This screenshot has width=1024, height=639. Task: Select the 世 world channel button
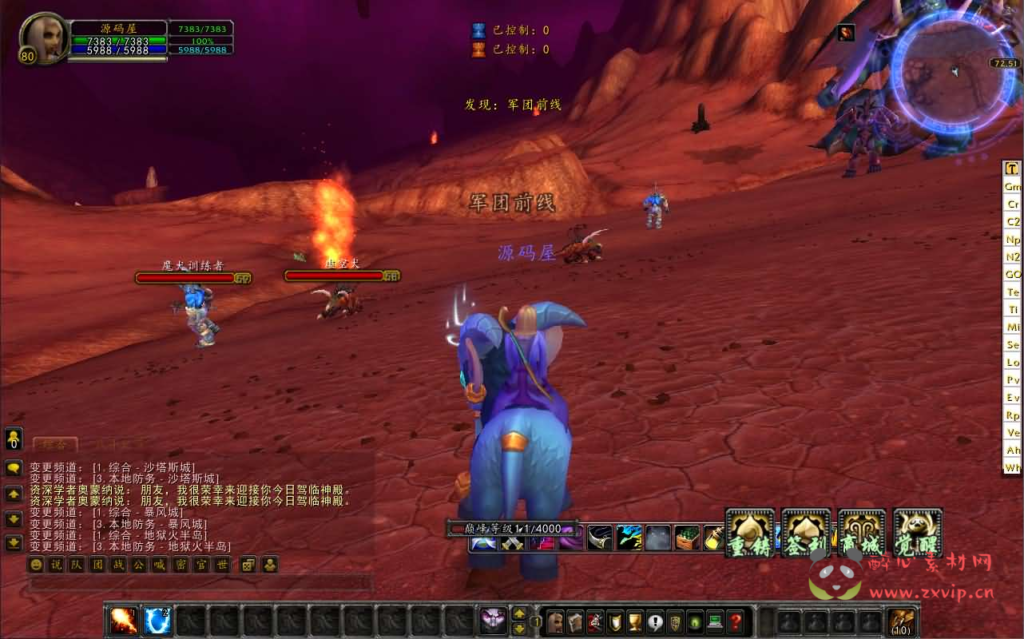(223, 565)
